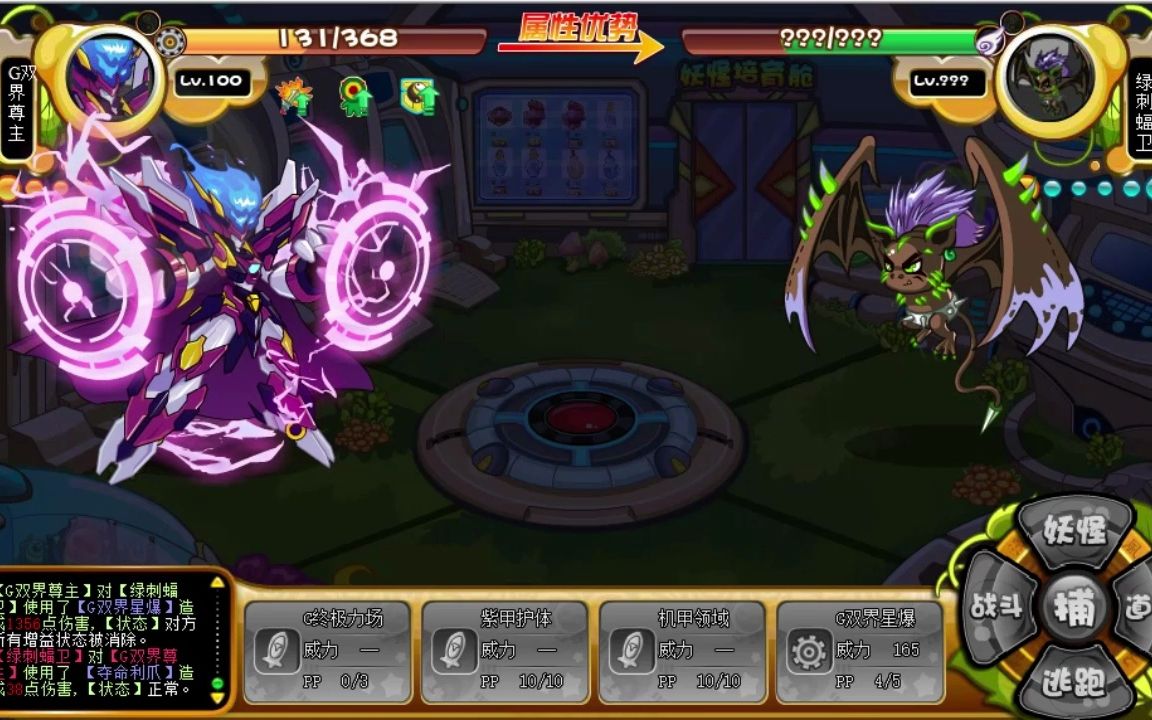The height and width of the screenshot is (720, 1152).
Task: Open the 道具 items menu
Action: 1138,607
